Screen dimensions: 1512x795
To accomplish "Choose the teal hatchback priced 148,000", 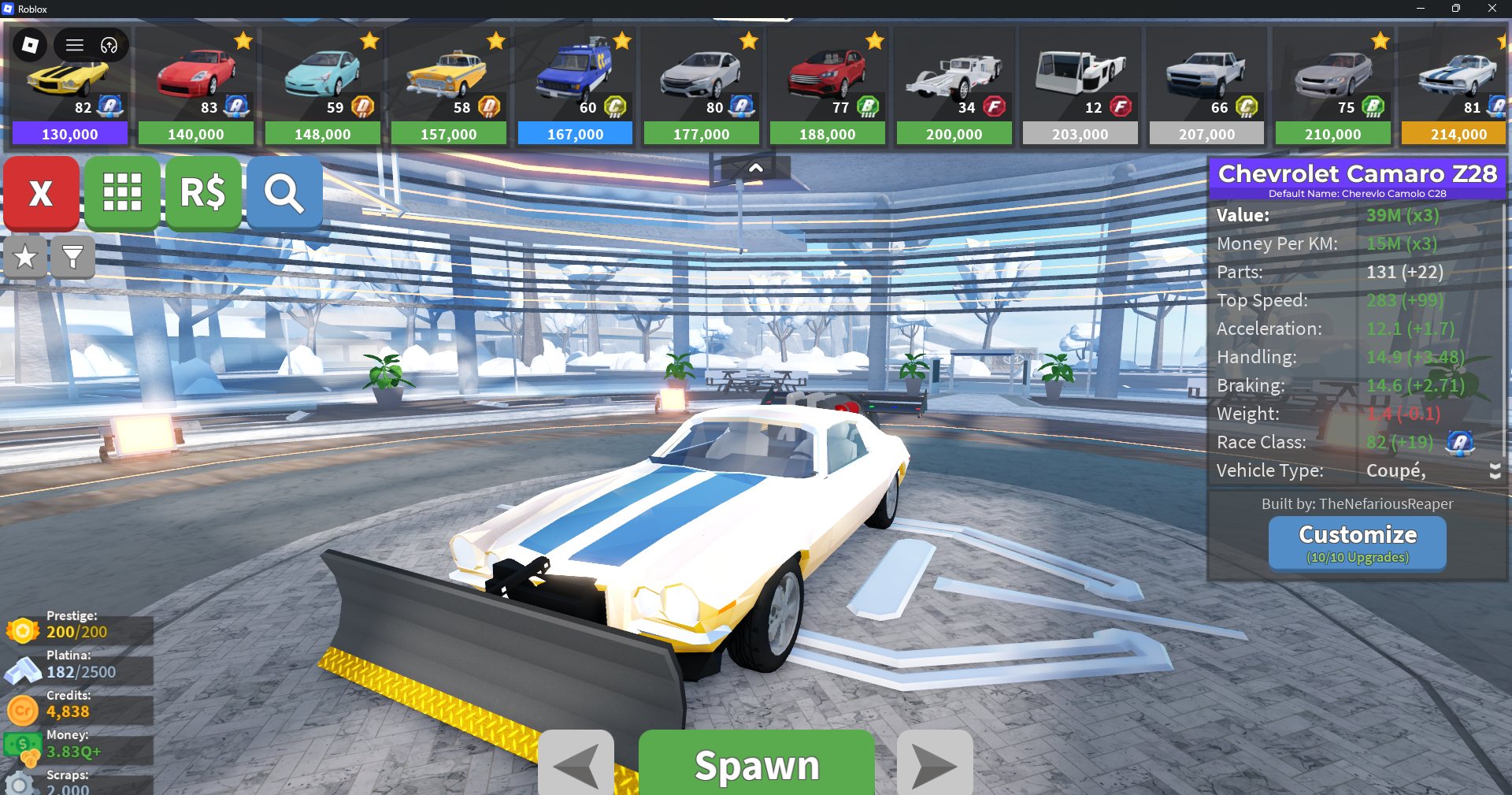I will coord(322,87).
